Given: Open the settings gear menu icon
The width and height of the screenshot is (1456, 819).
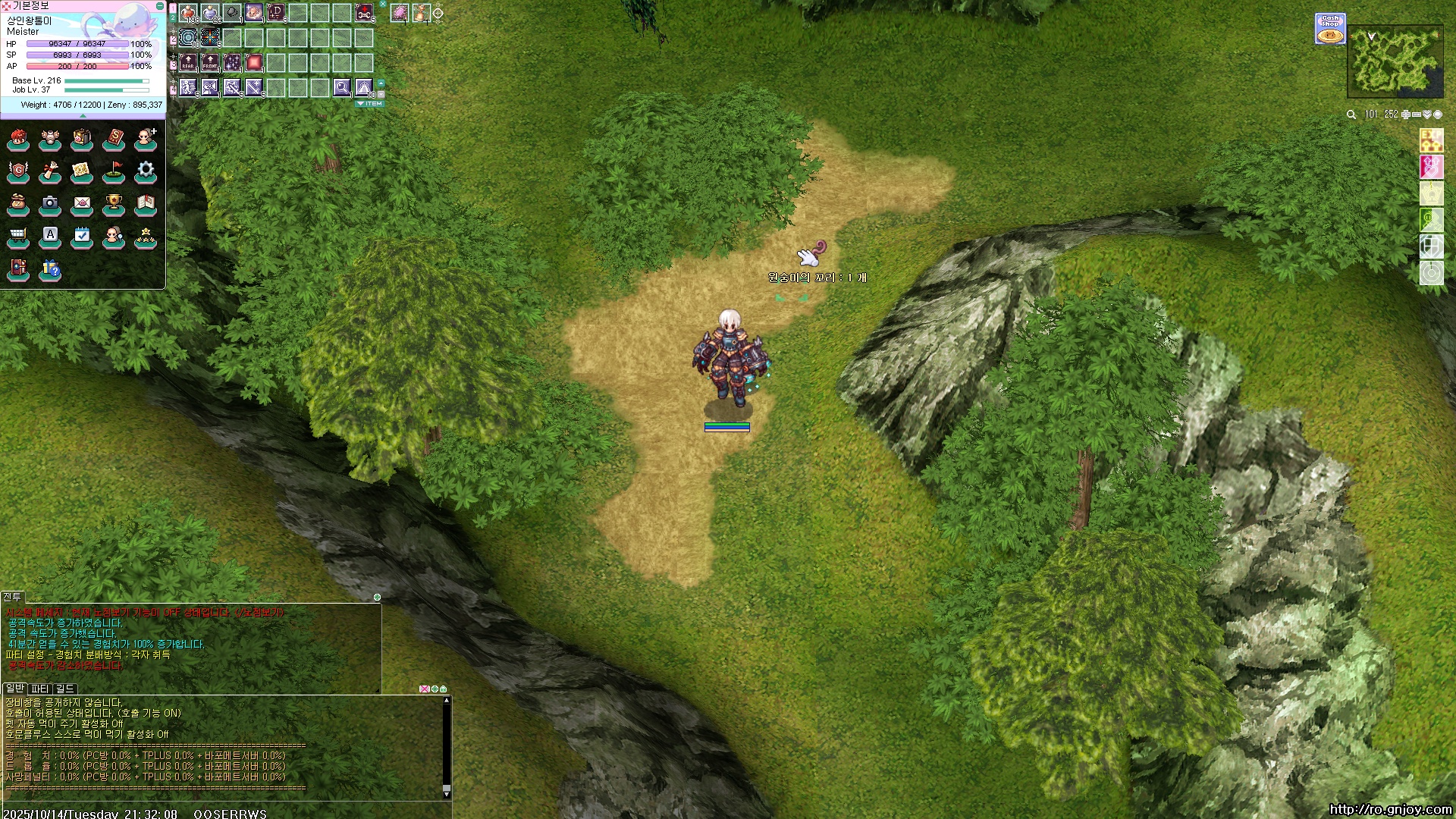Looking at the screenshot, I should pyautogui.click(x=146, y=170).
